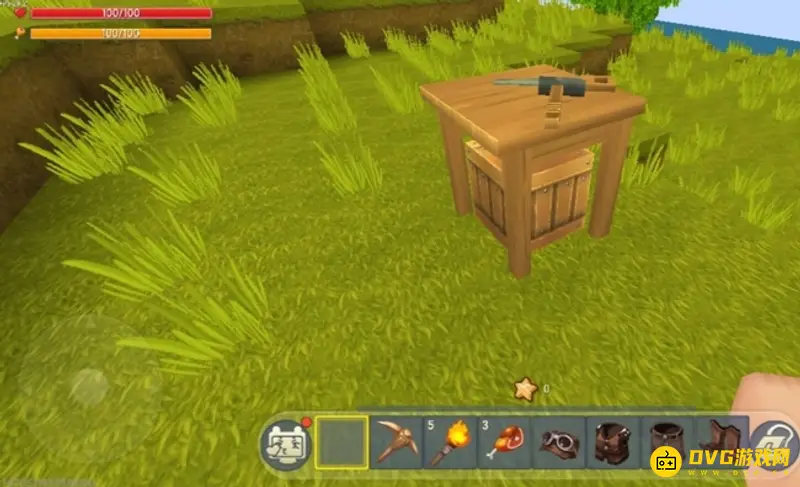Select the leather boots hotbar slot
Screen dimensions: 800x487
point(720,440)
